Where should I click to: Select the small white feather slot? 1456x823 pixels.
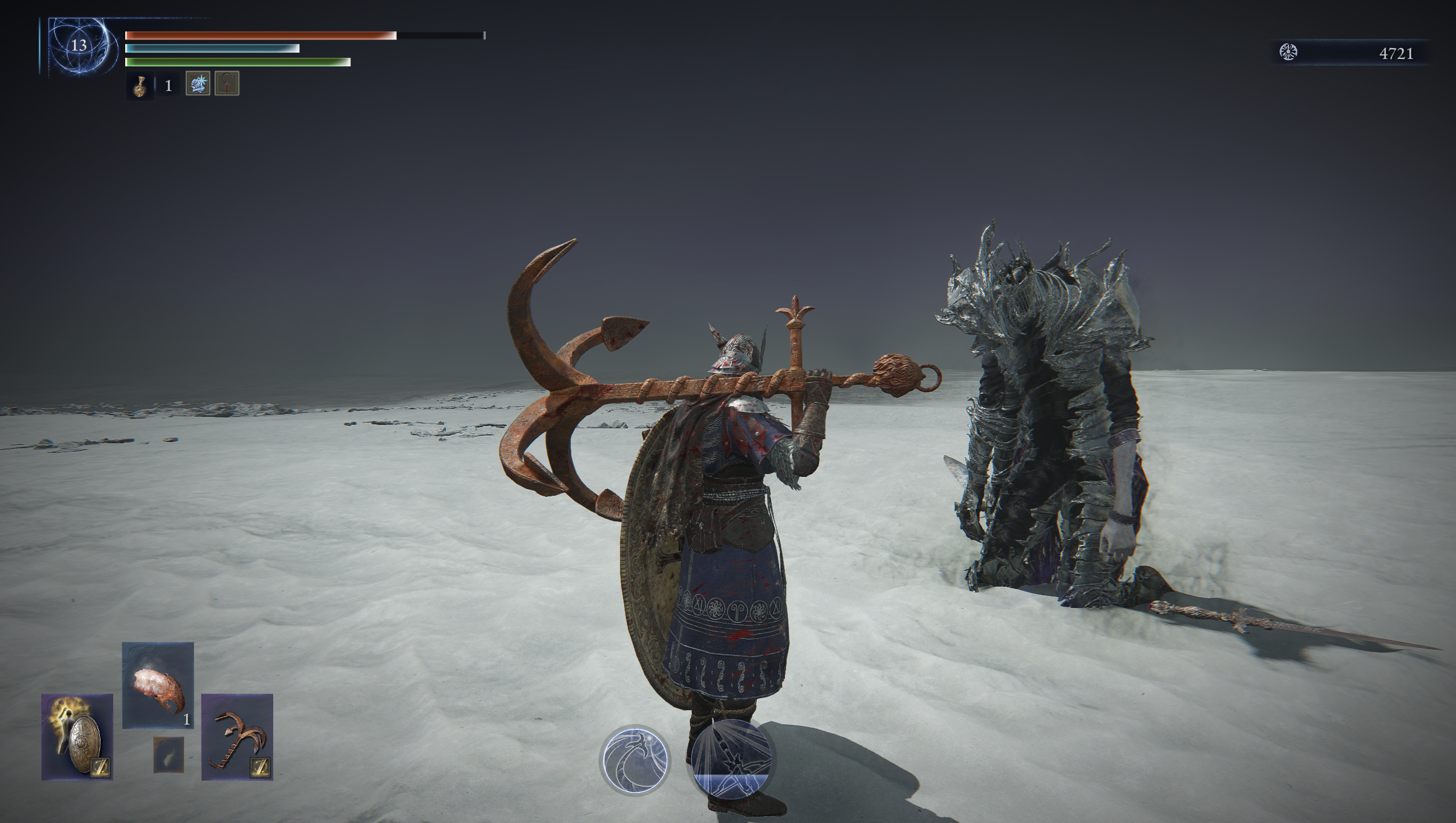[169, 754]
